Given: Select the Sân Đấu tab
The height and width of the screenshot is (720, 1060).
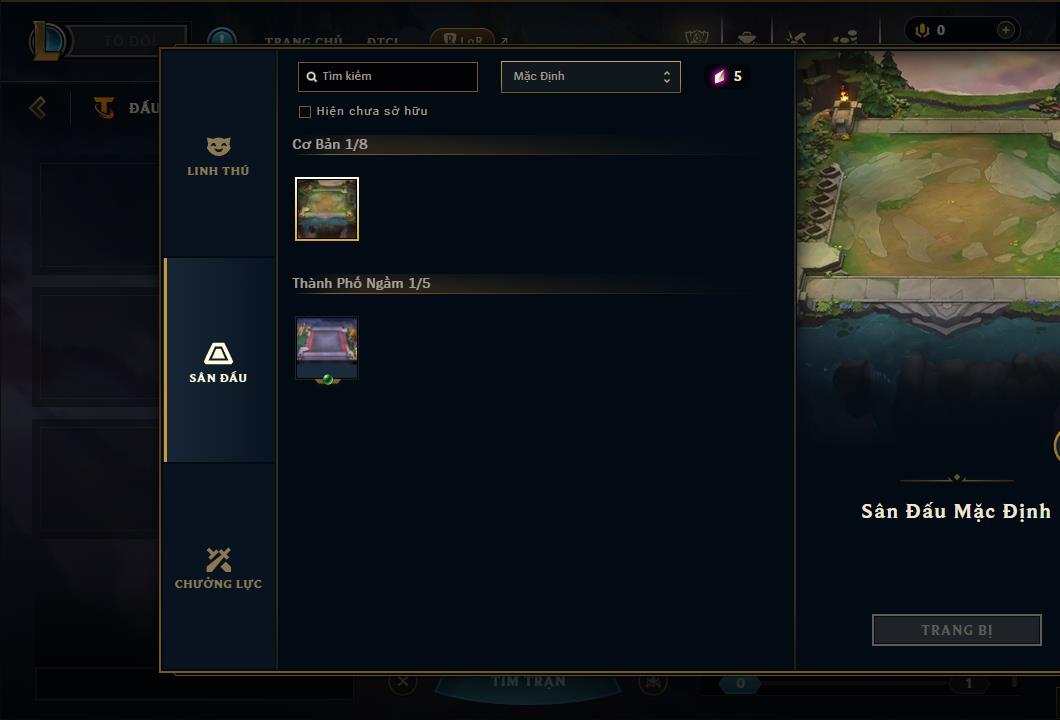Looking at the screenshot, I should (218, 361).
